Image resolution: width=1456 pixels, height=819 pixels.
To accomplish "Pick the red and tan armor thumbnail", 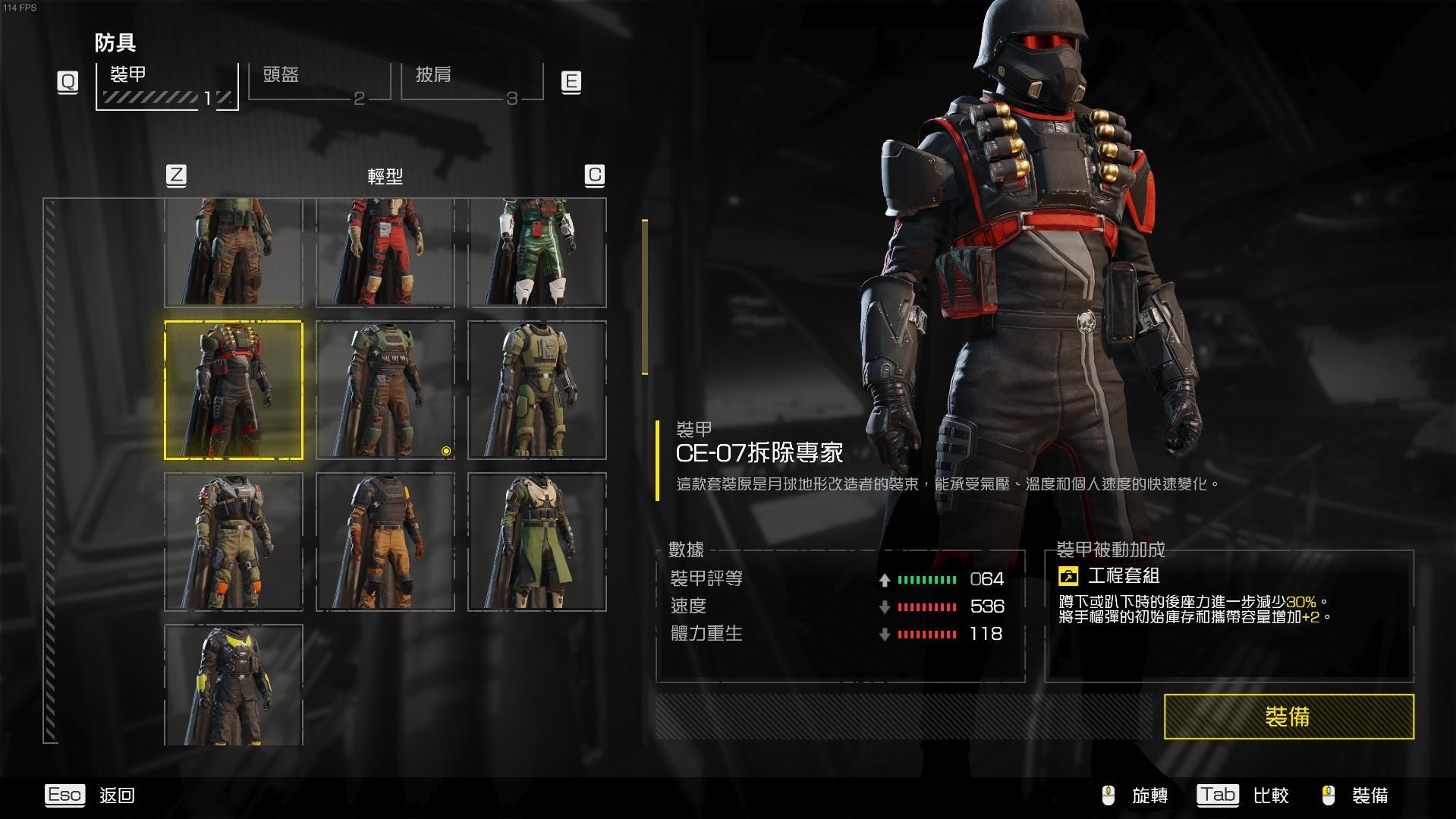I will point(385,253).
